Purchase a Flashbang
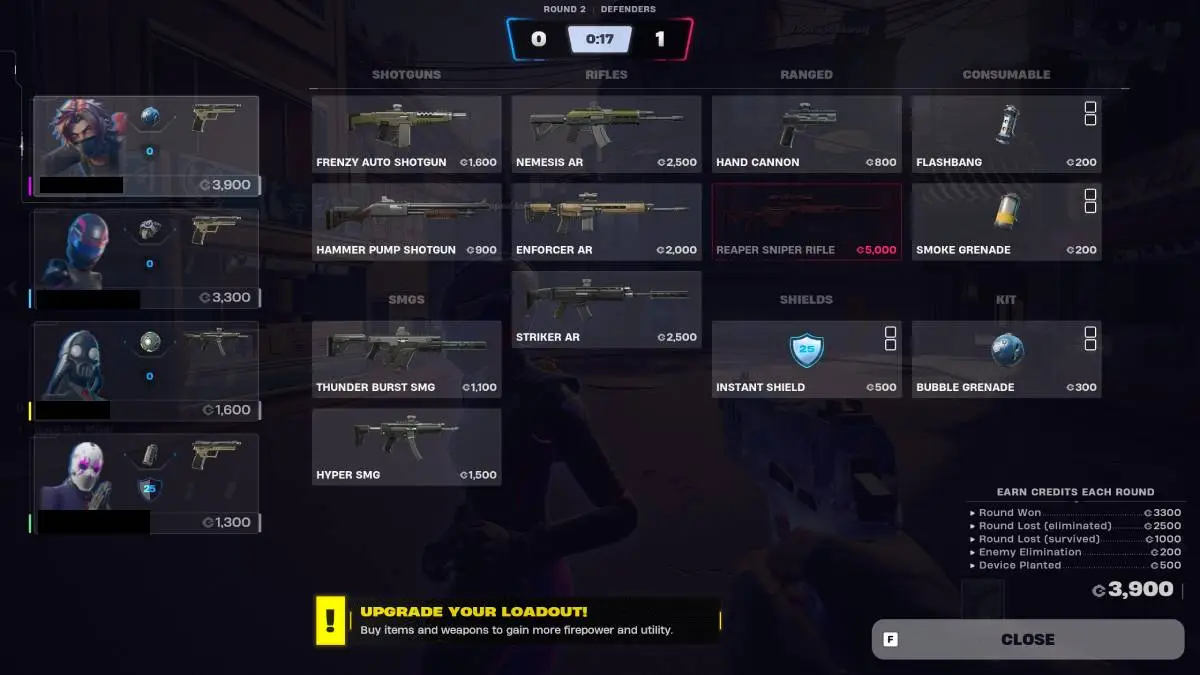1200x675 pixels. point(1006,134)
